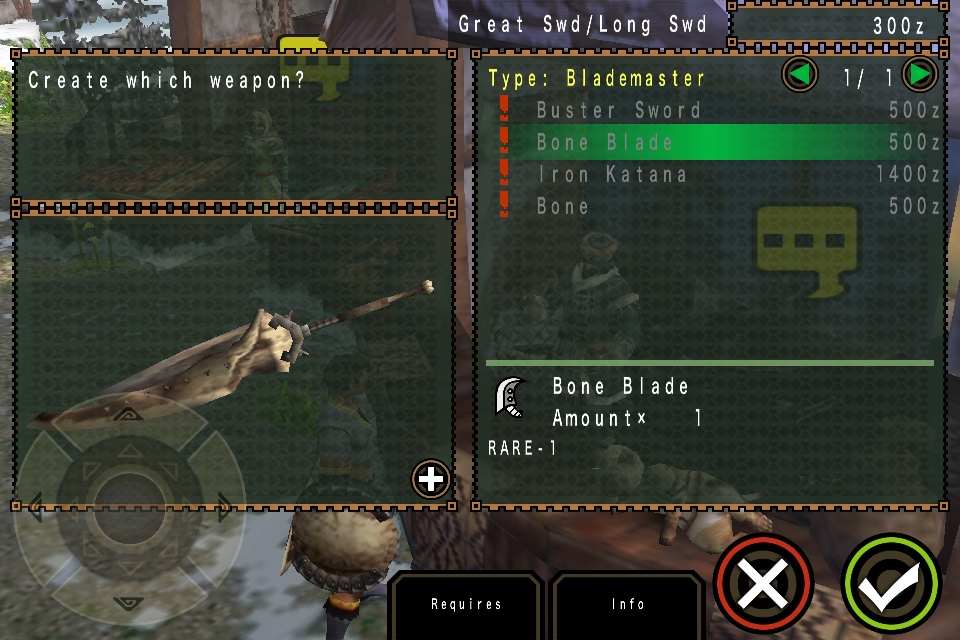Tap the plus button on weapon preview
Image resolution: width=960 pixels, height=640 pixels.
point(431,480)
